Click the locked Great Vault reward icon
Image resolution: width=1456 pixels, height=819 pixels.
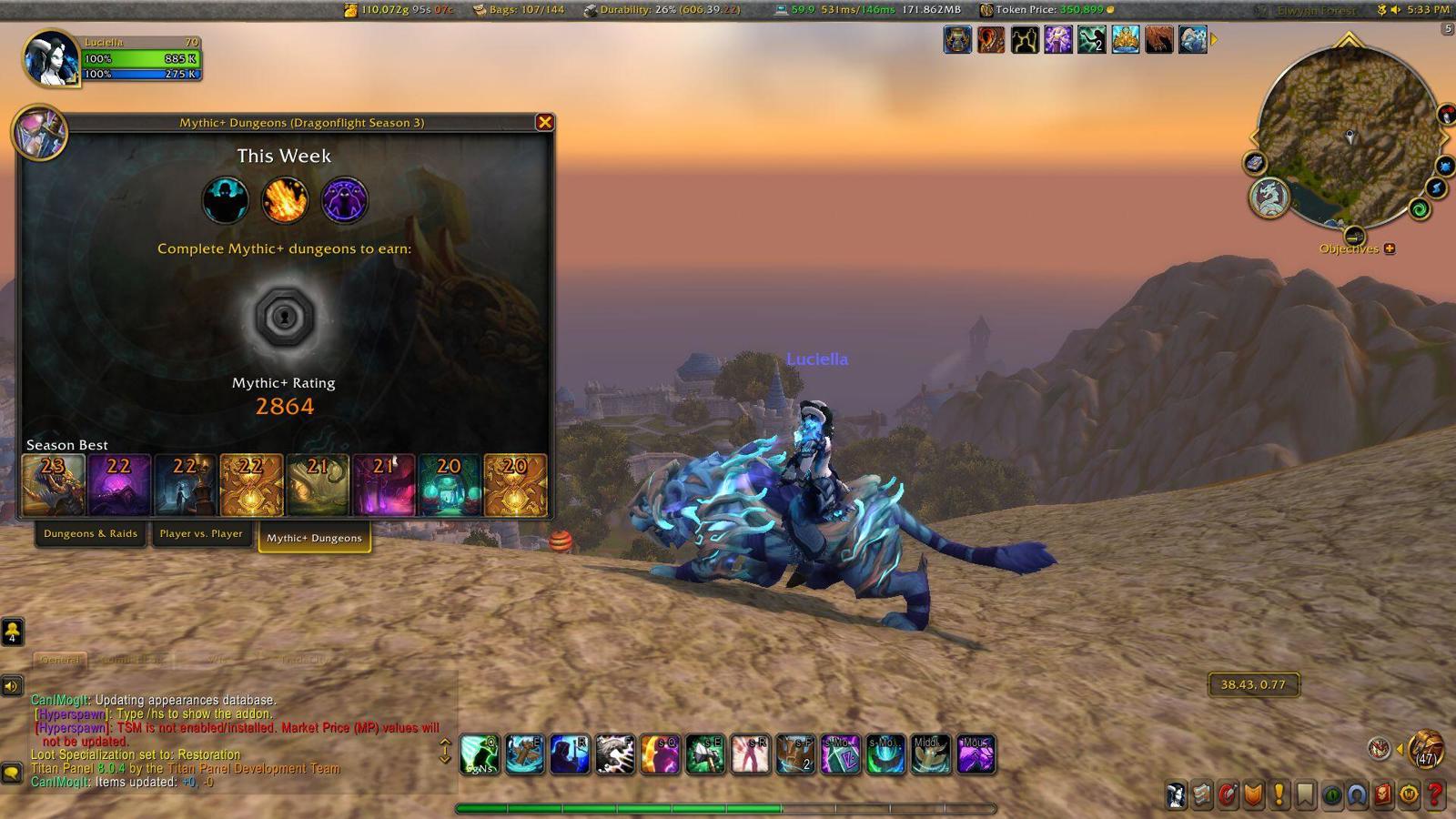point(284,318)
